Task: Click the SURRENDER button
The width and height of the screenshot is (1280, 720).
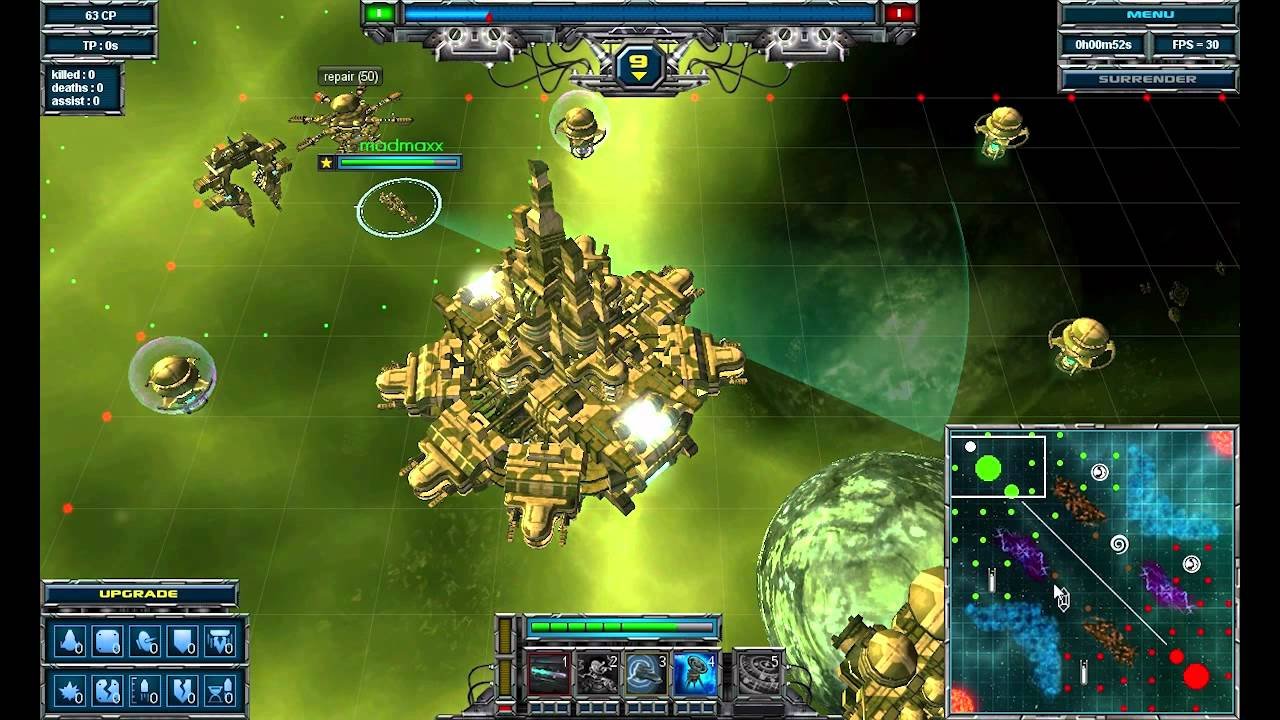Action: coord(1149,79)
